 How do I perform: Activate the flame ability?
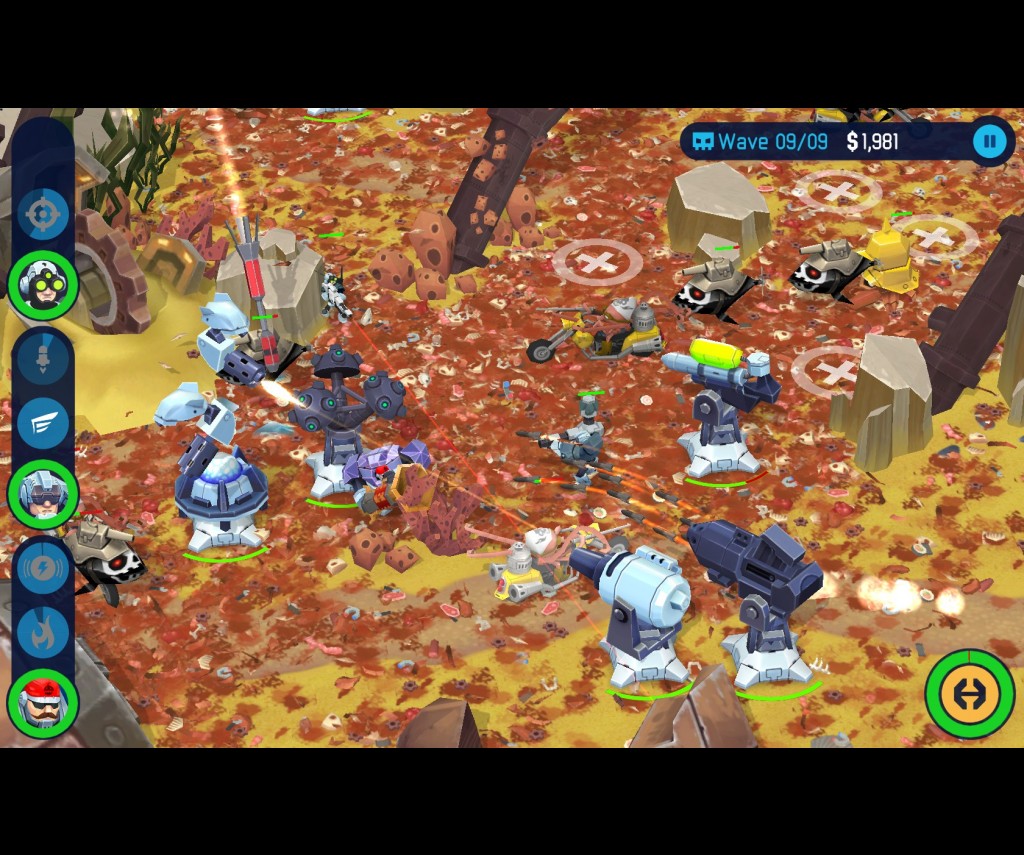click(43, 633)
